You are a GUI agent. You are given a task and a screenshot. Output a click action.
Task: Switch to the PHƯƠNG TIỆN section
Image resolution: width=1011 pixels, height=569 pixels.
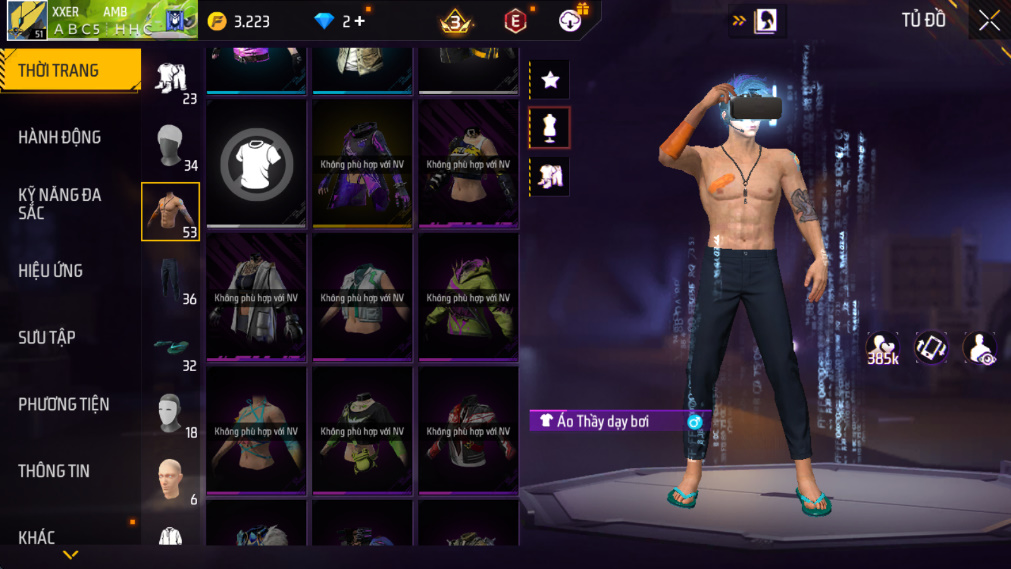coord(64,404)
